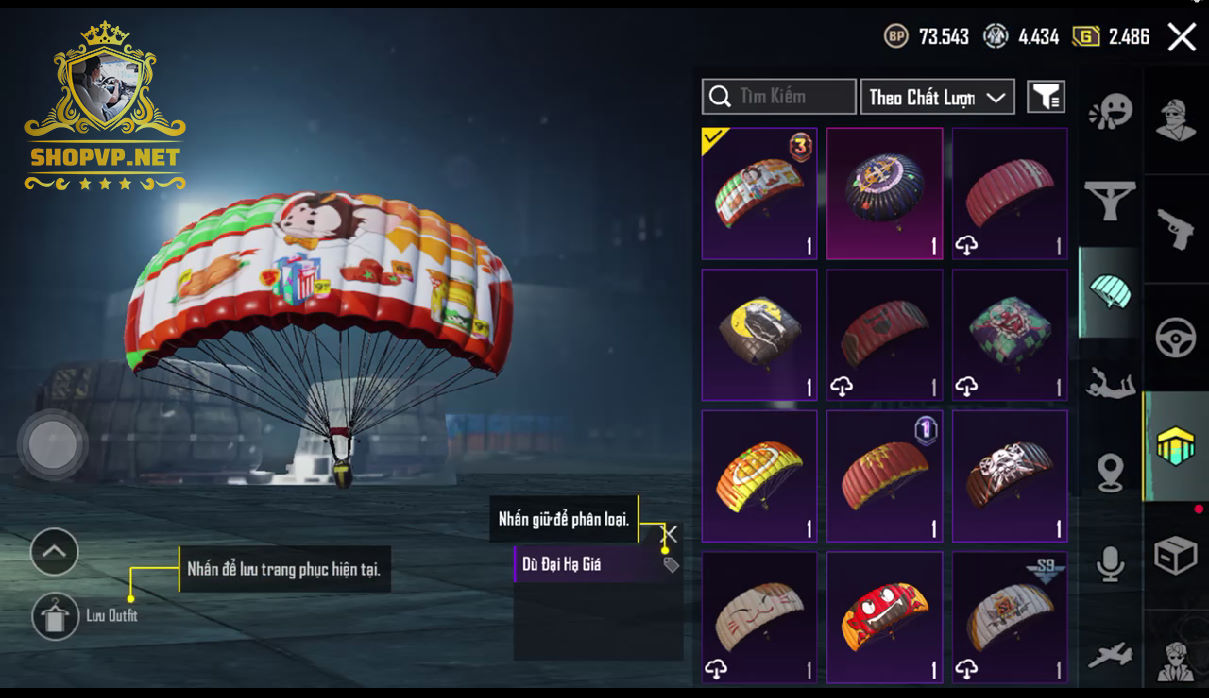
Task: Switch to the parachute category tab
Action: (x=1110, y=292)
